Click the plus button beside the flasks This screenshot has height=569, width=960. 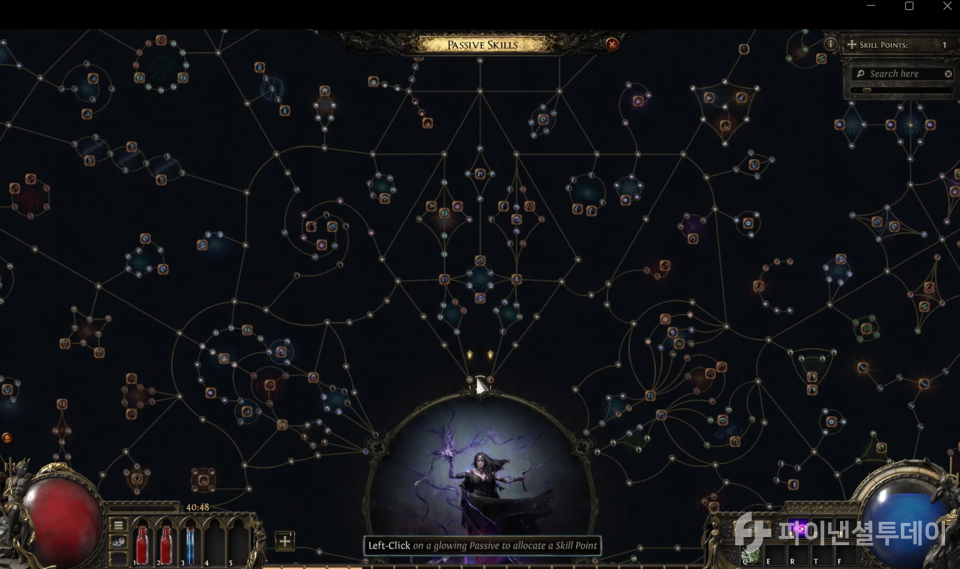[x=285, y=541]
